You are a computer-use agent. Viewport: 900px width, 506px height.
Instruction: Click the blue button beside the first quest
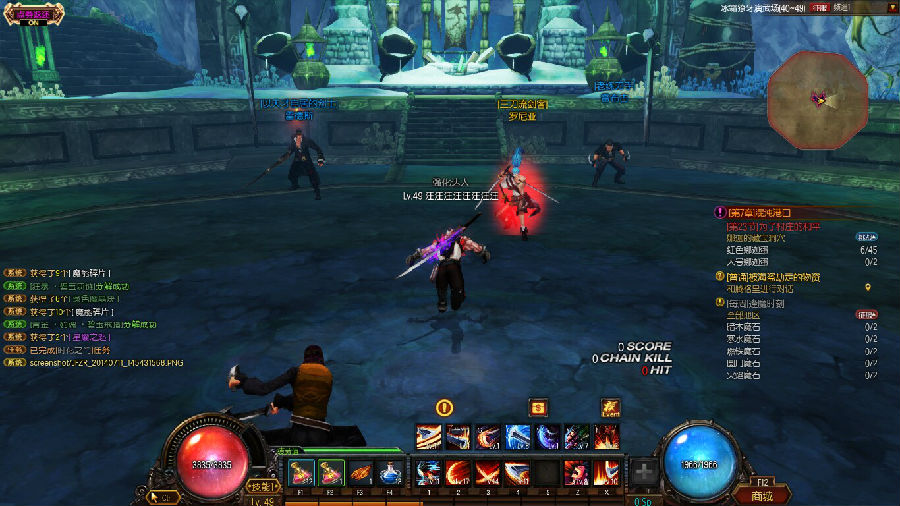(866, 237)
